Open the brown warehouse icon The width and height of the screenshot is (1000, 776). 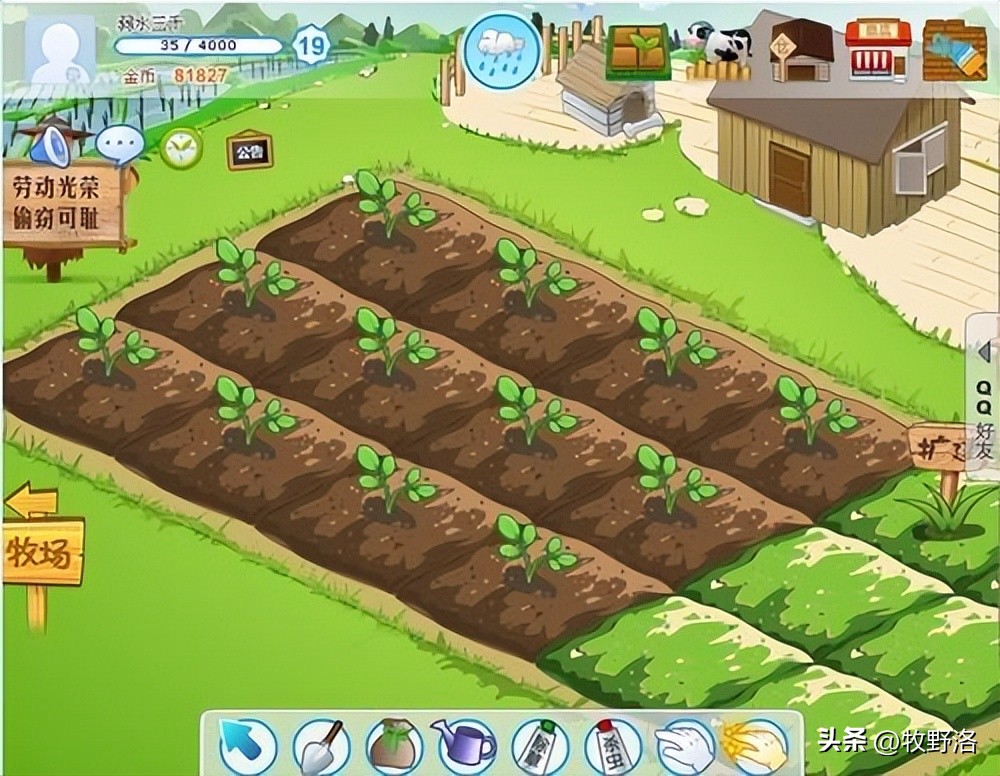pos(801,50)
